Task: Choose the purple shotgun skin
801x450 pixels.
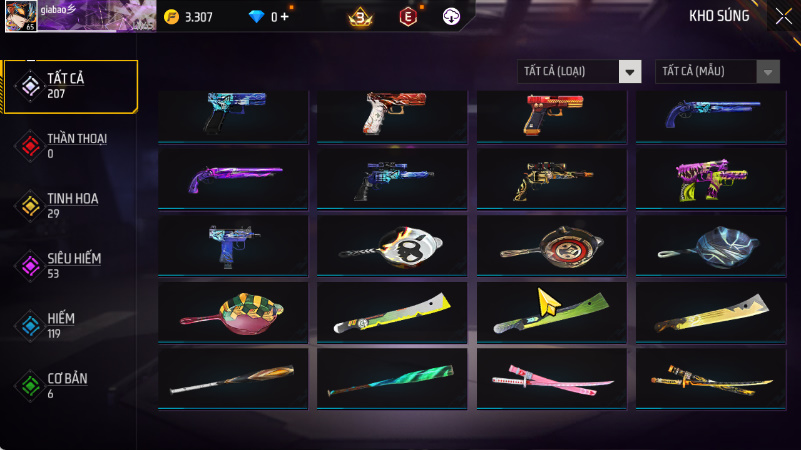Action: 233,178
